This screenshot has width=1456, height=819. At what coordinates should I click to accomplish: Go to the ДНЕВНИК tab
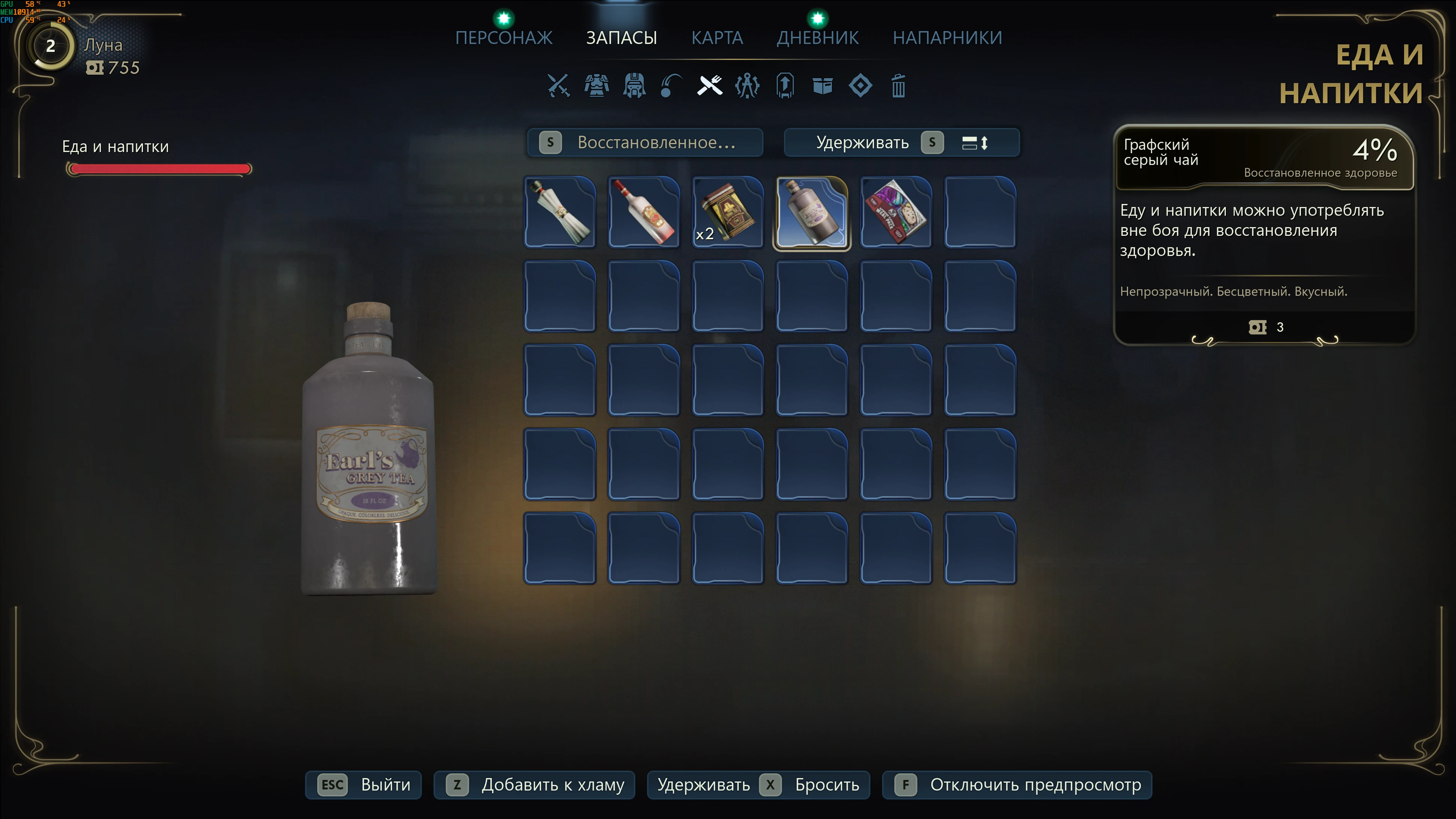coord(817,37)
